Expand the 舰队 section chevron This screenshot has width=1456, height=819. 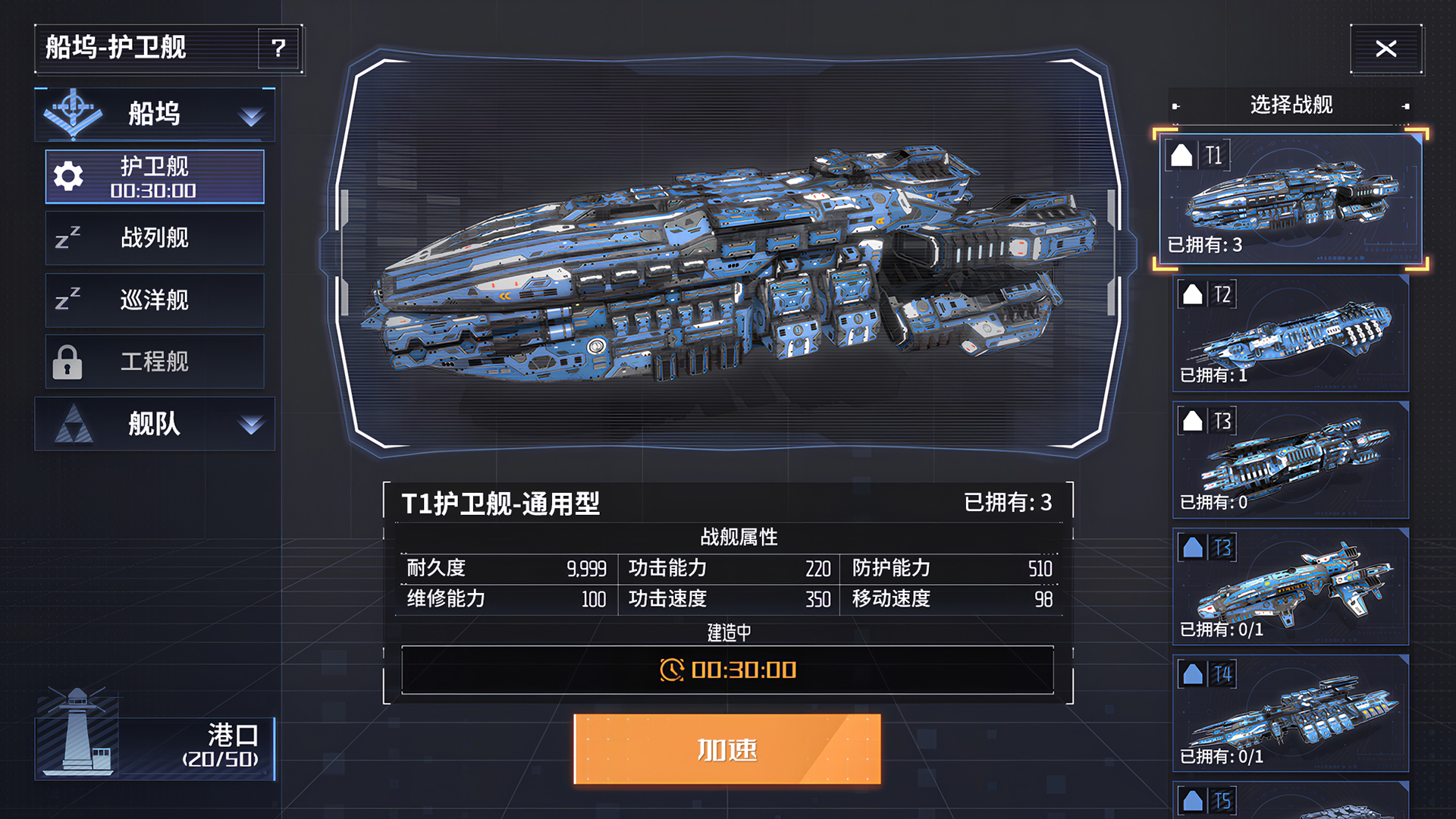click(253, 425)
